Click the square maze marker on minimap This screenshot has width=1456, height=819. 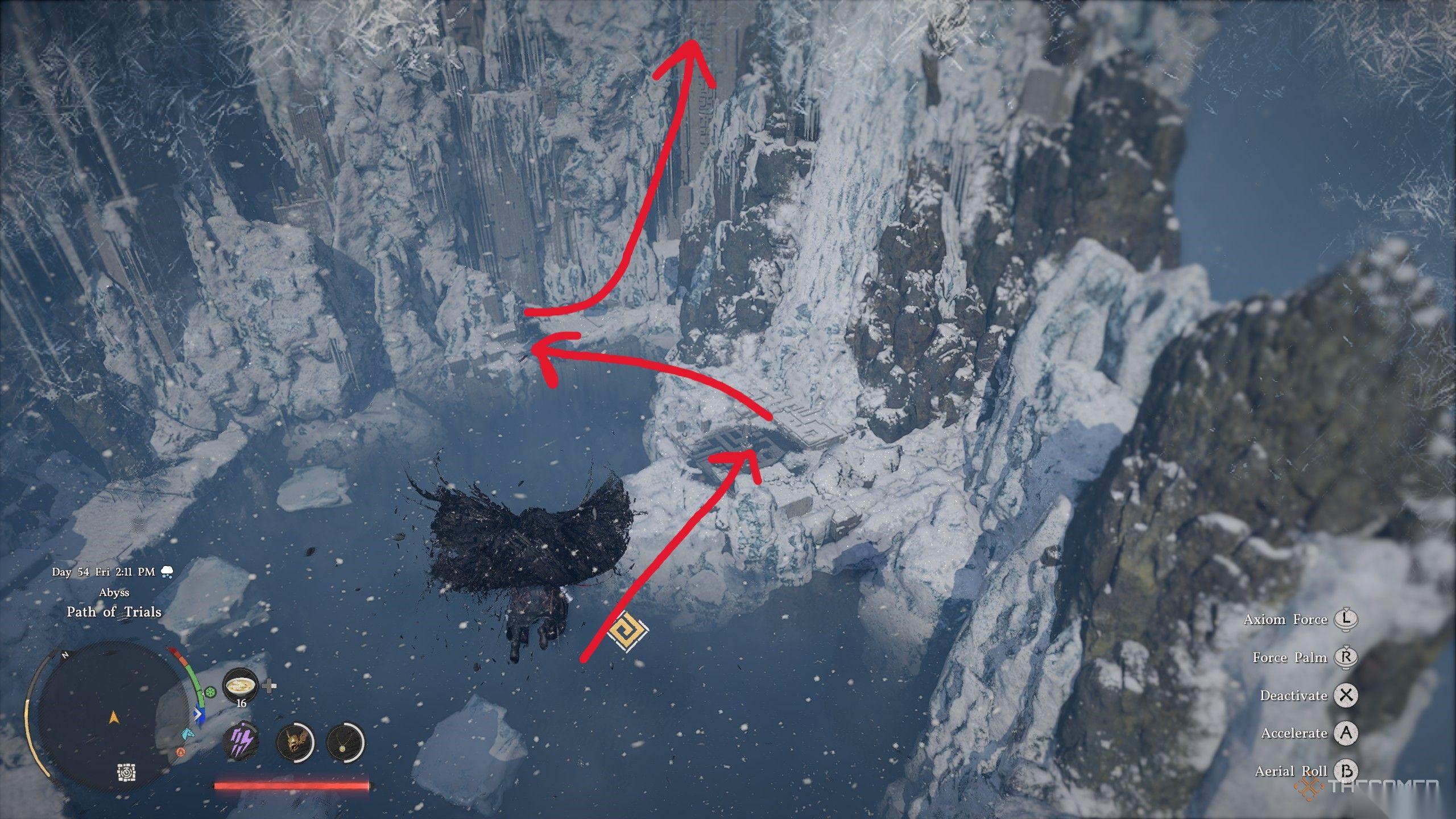pos(126,773)
